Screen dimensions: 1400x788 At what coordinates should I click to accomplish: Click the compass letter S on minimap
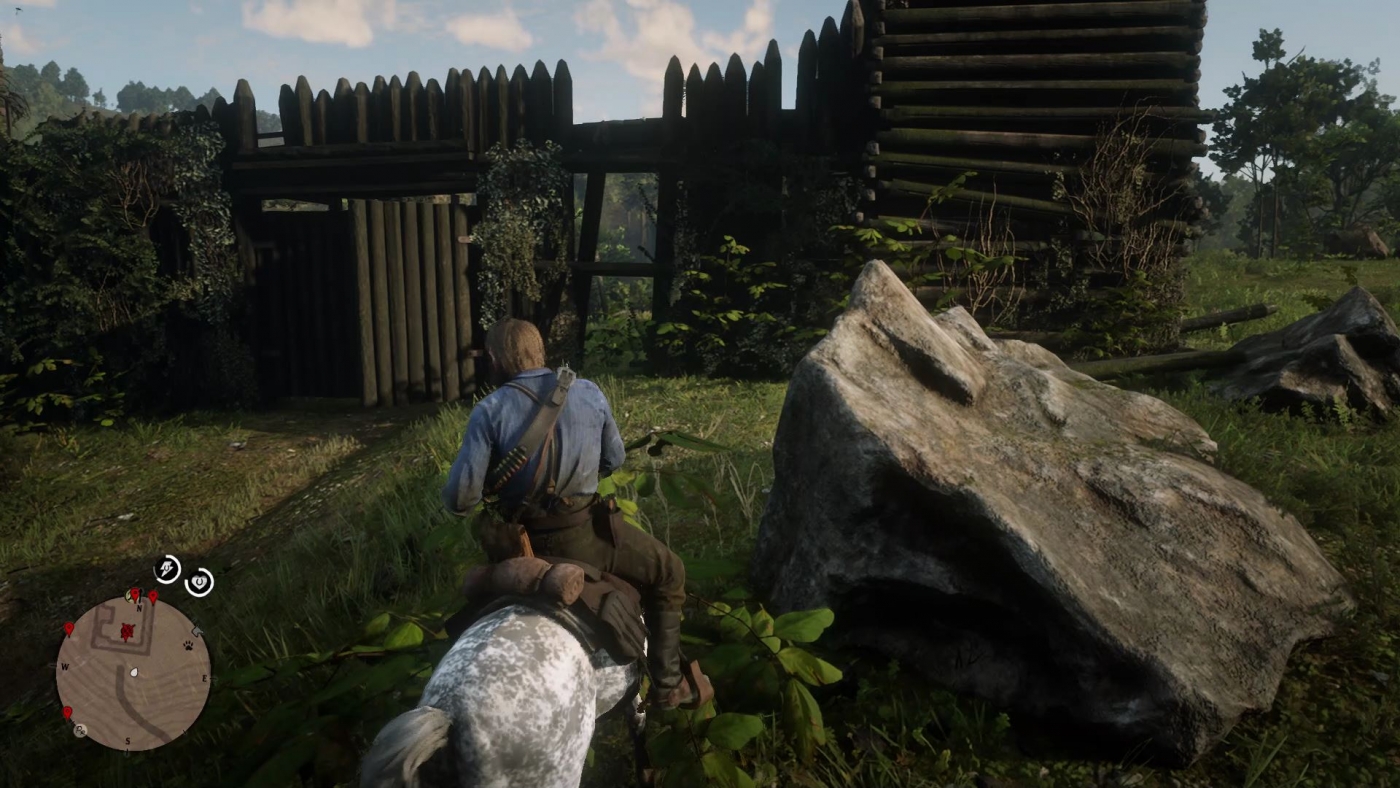point(128,741)
